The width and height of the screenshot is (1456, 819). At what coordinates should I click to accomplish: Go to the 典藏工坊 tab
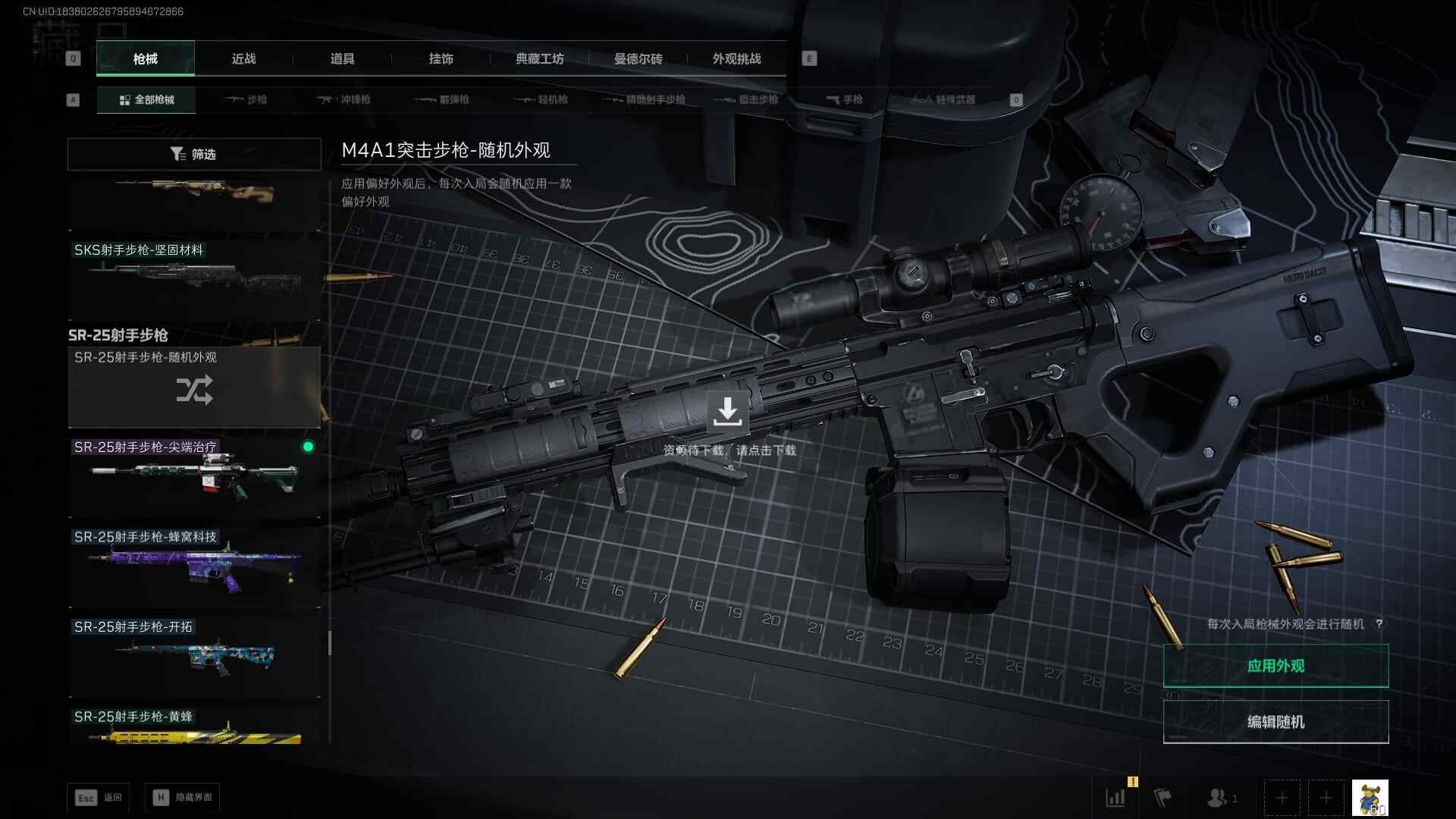click(539, 59)
